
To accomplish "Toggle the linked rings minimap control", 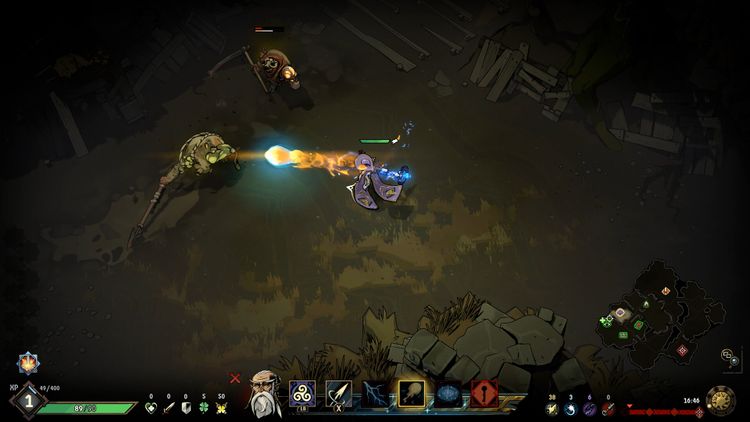I will (727, 354).
